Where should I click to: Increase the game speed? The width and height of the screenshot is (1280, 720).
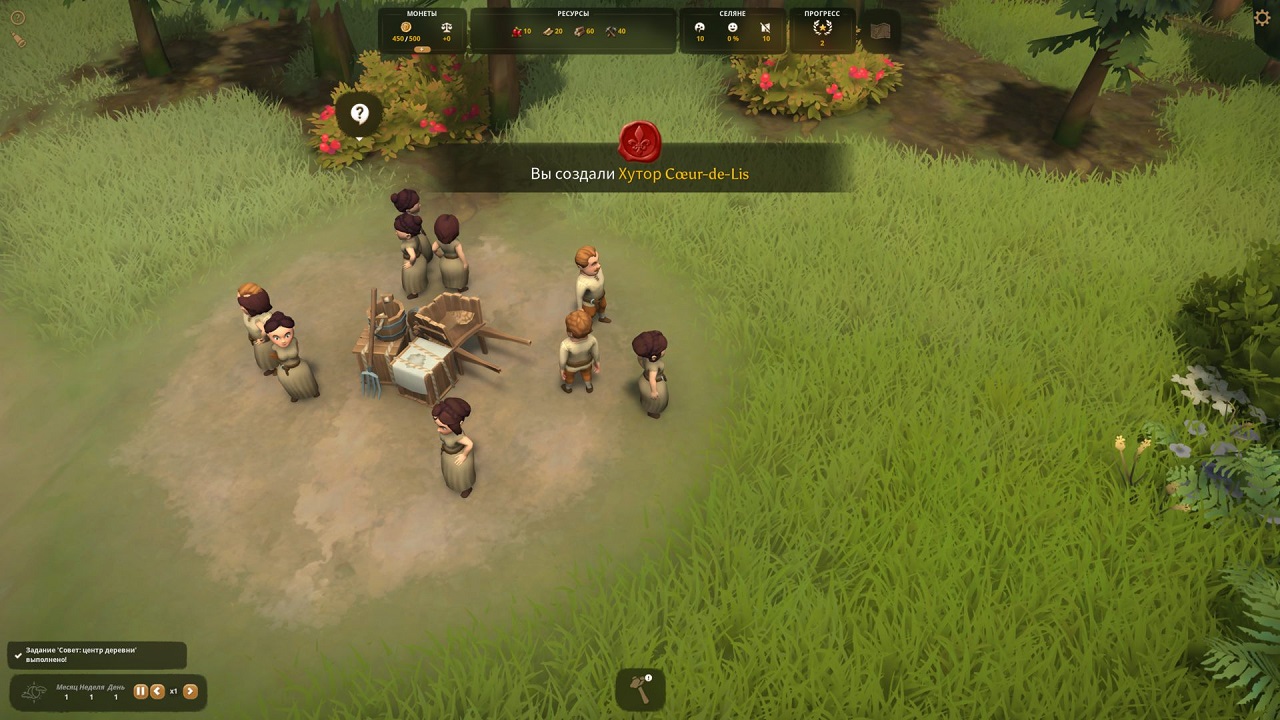190,691
